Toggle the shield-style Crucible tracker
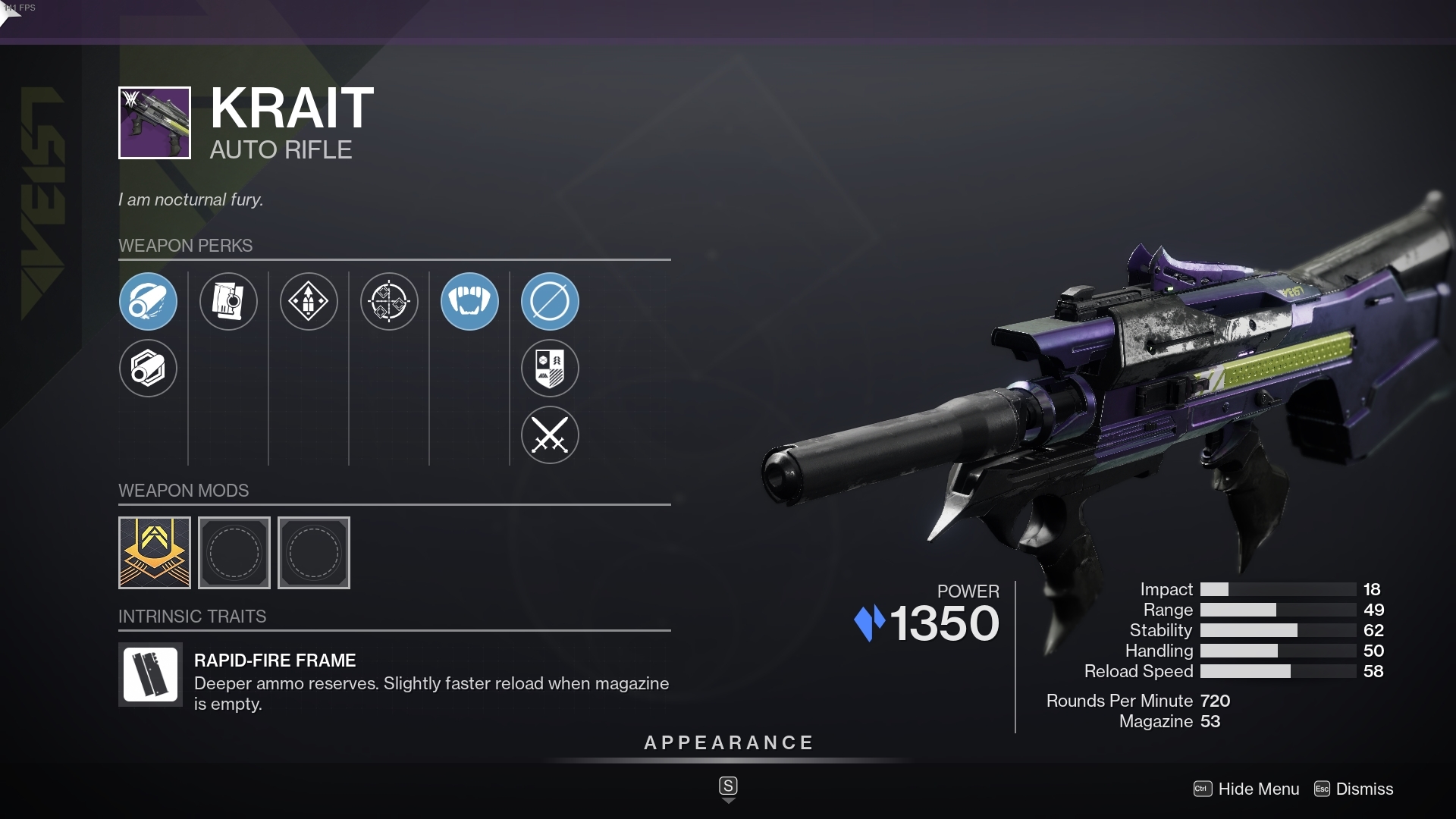 tap(550, 369)
